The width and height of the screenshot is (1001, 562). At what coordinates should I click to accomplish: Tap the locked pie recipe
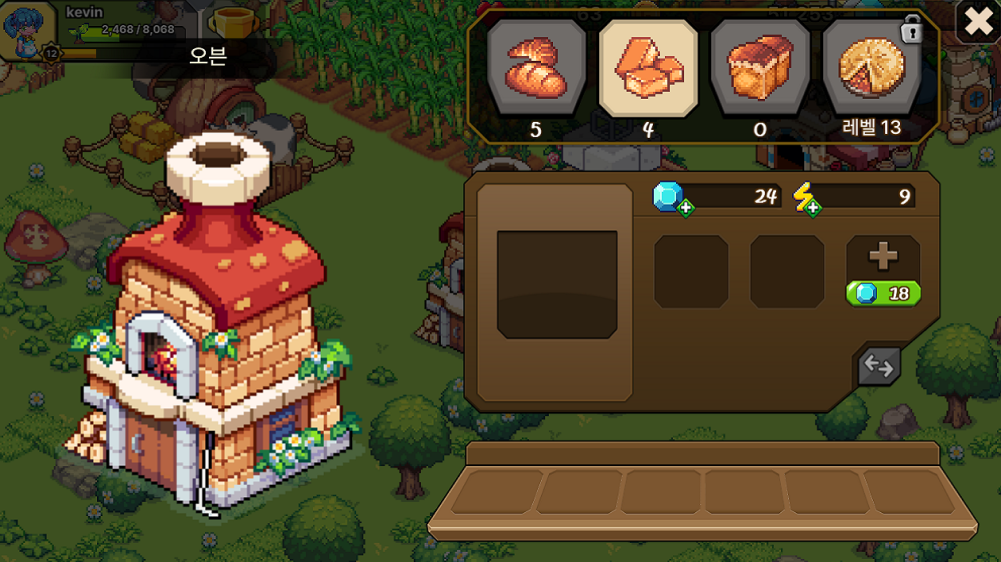pos(871,68)
